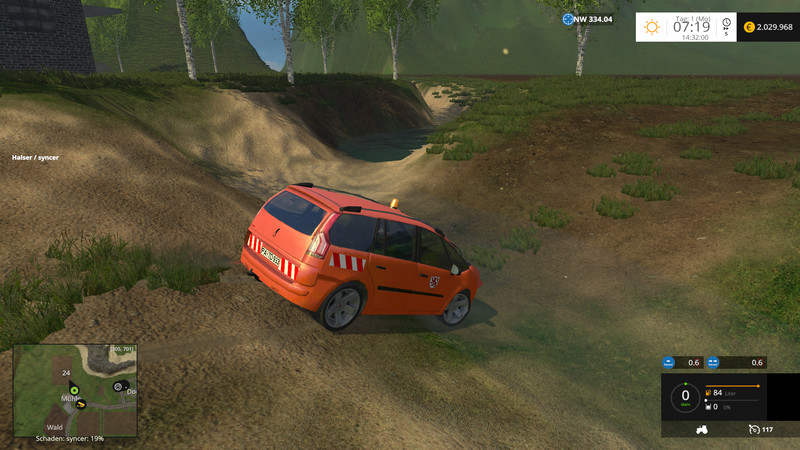Click the sun weather icon

(x=652, y=27)
